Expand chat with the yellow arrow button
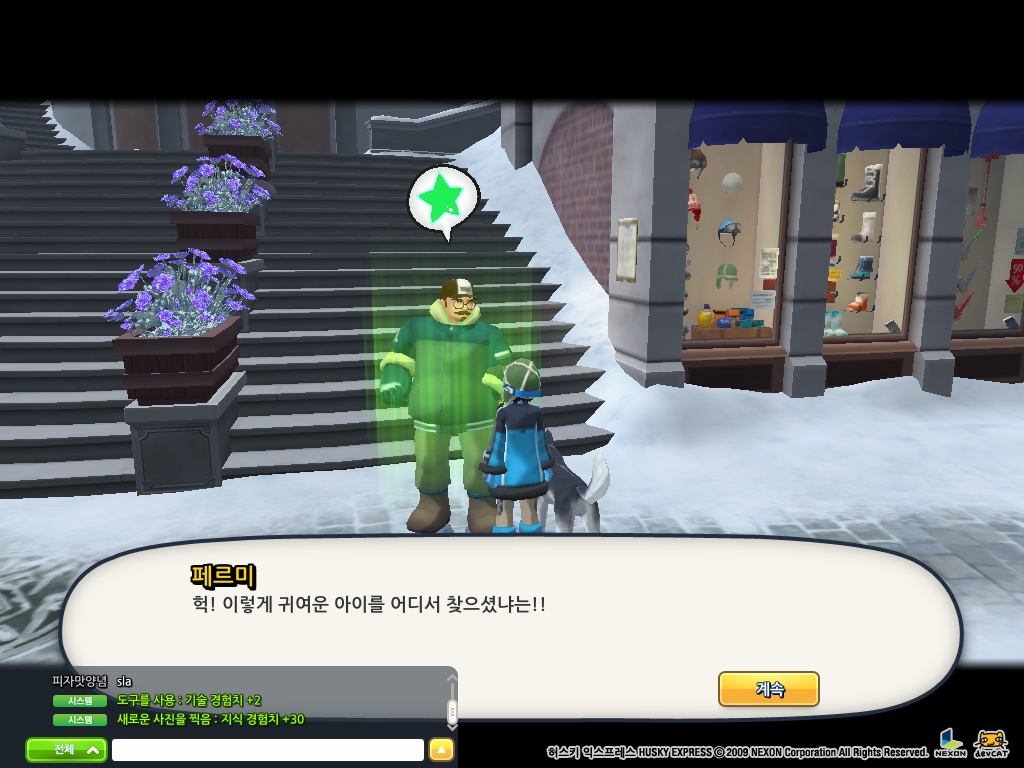 tap(441, 750)
